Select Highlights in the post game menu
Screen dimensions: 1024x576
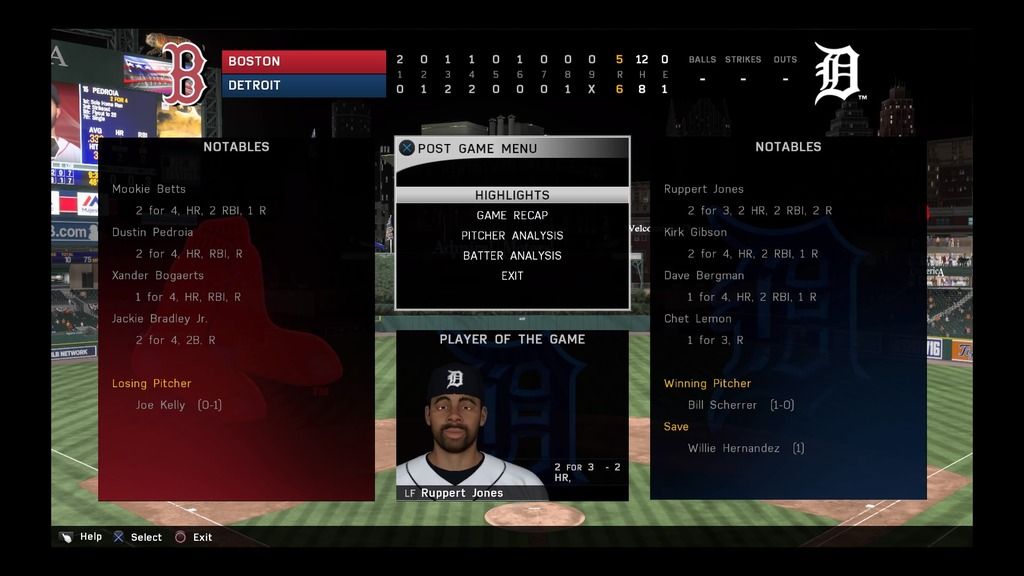click(512, 195)
